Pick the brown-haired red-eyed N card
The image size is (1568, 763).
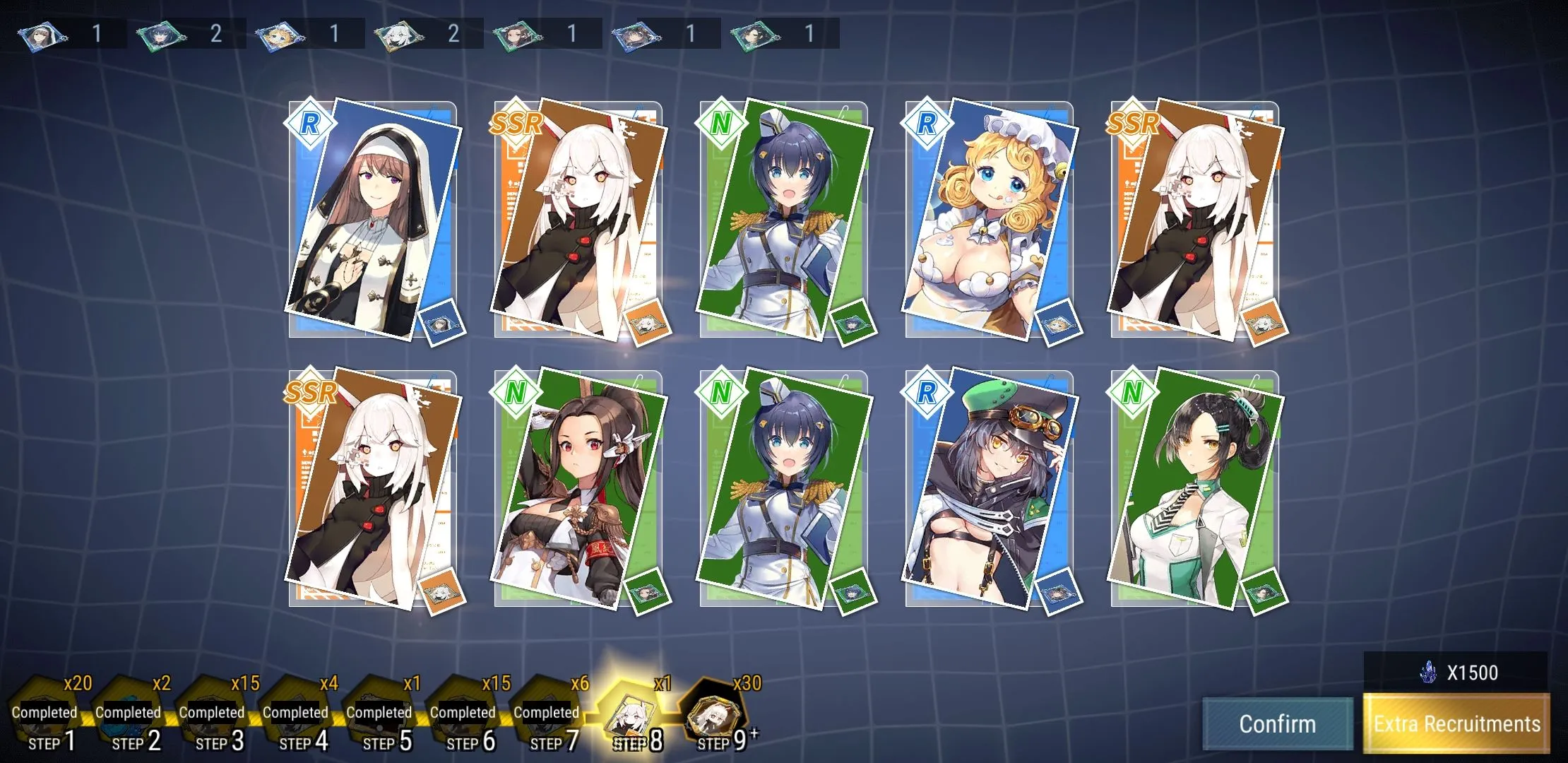578,487
